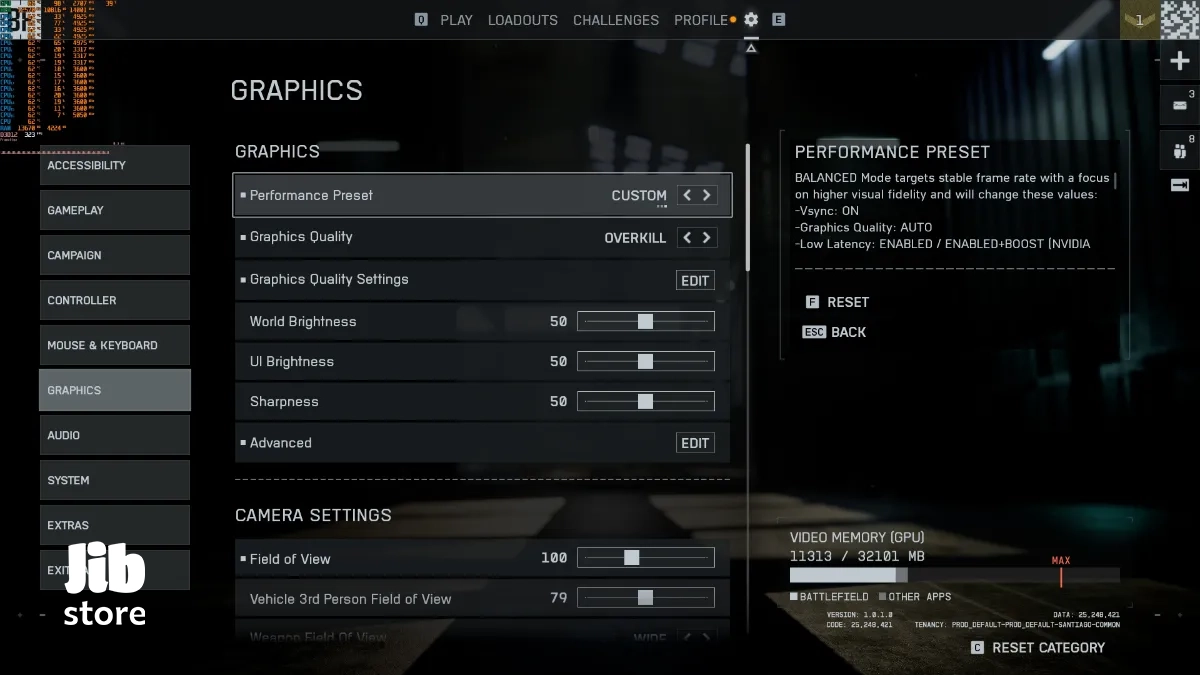Click the Sharpness slider
This screenshot has height=675, width=1200.
pos(646,402)
